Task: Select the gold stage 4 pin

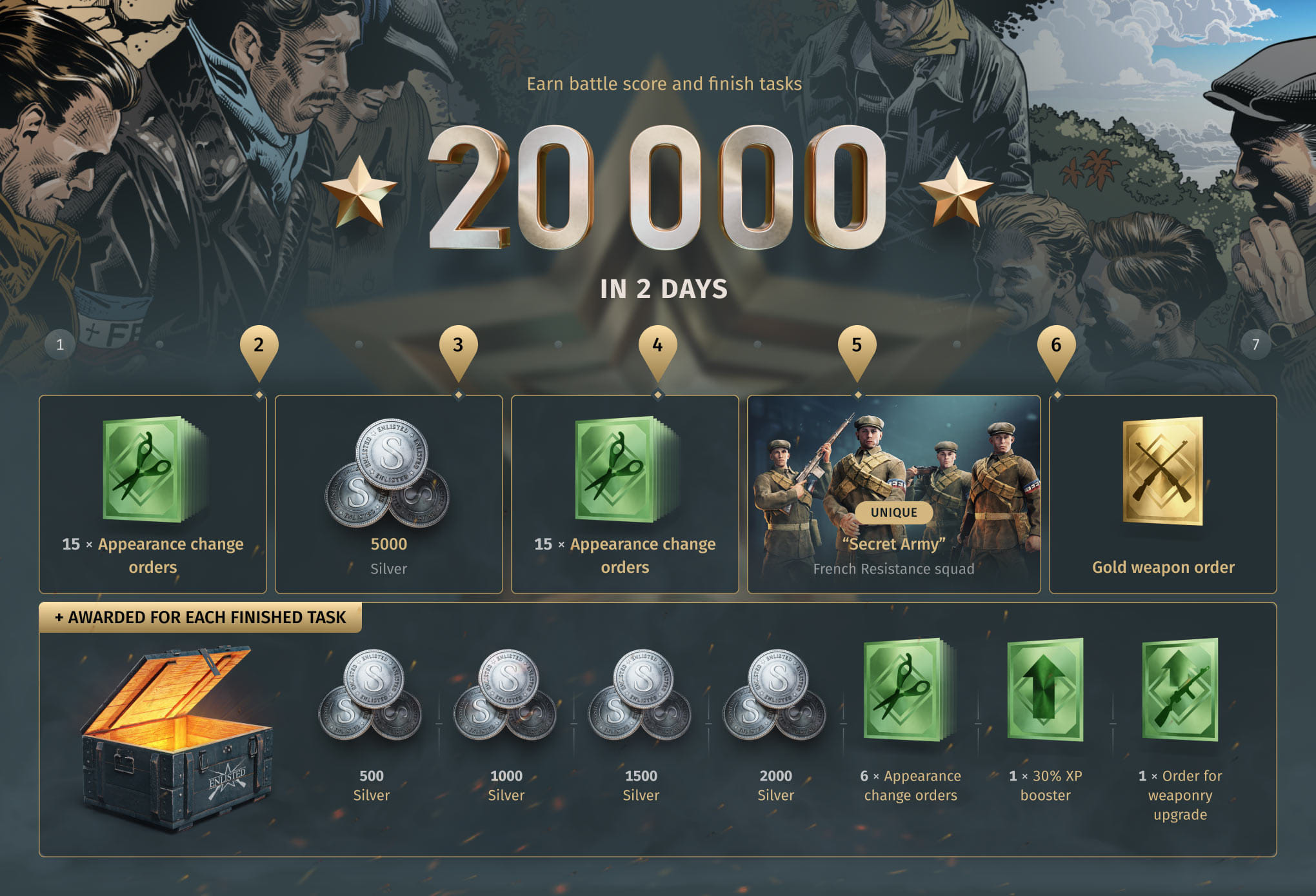Action: pos(657,347)
